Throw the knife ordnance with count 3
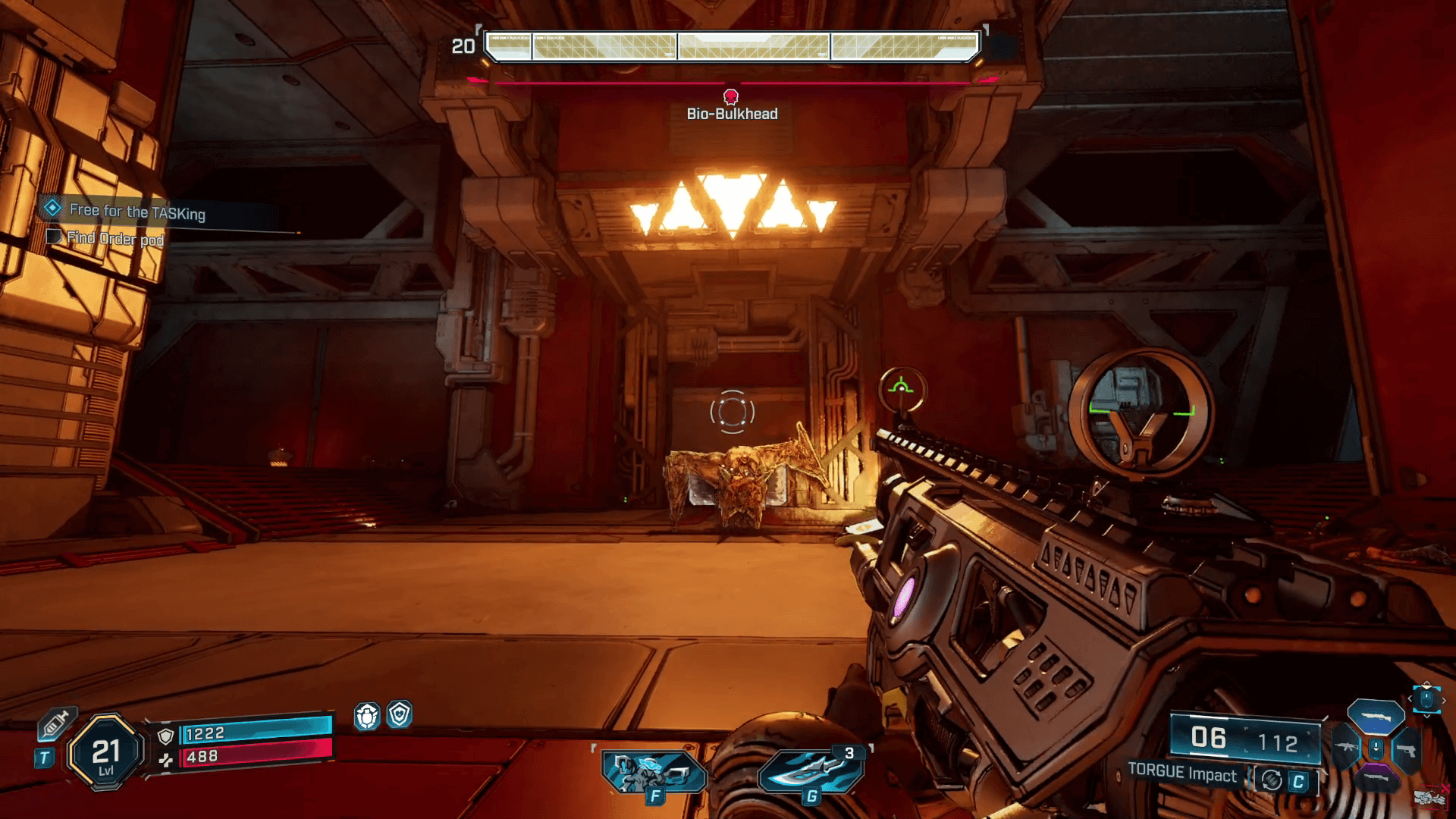 point(810,772)
